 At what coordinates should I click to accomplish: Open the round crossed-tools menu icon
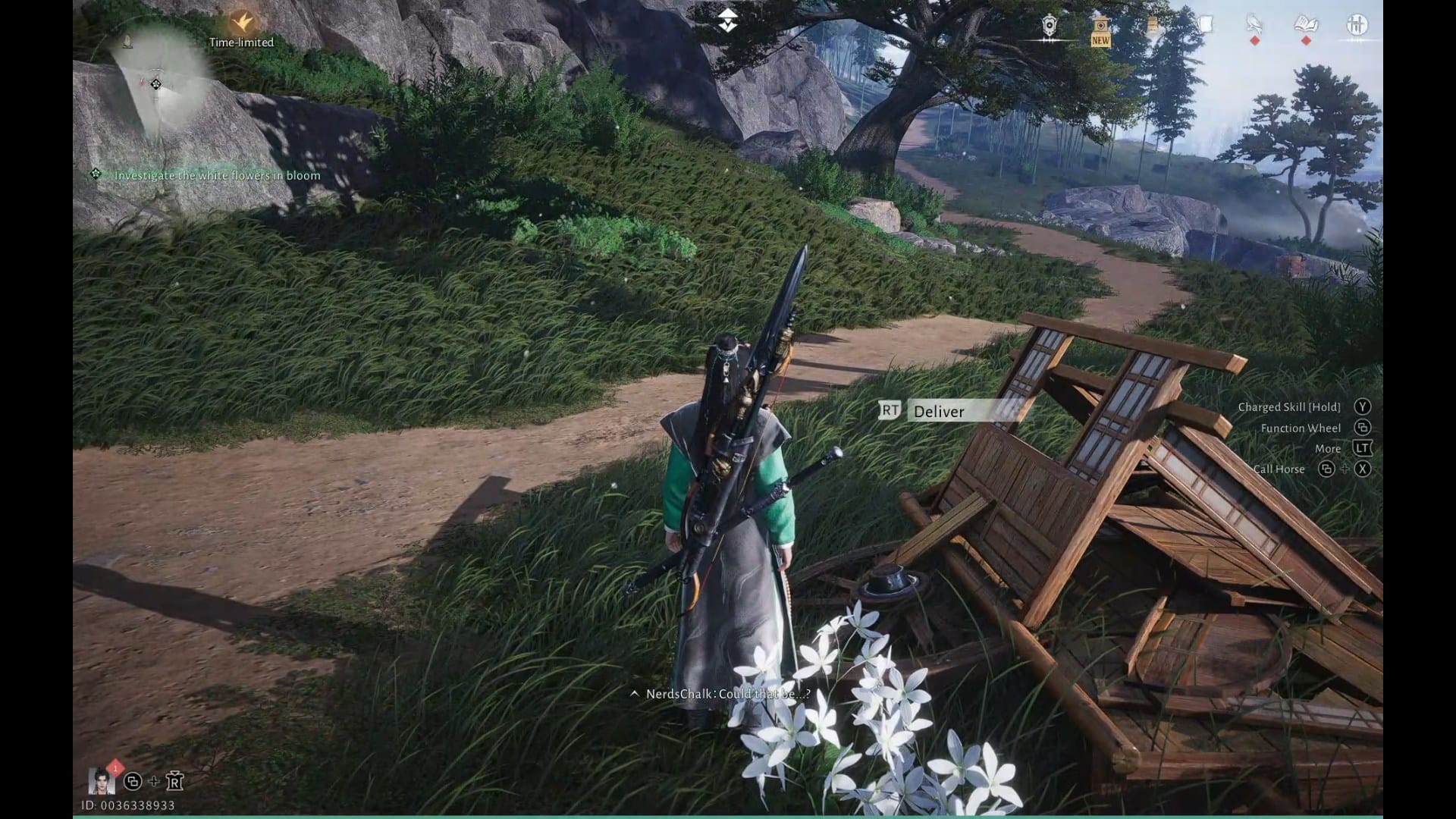tap(1357, 26)
